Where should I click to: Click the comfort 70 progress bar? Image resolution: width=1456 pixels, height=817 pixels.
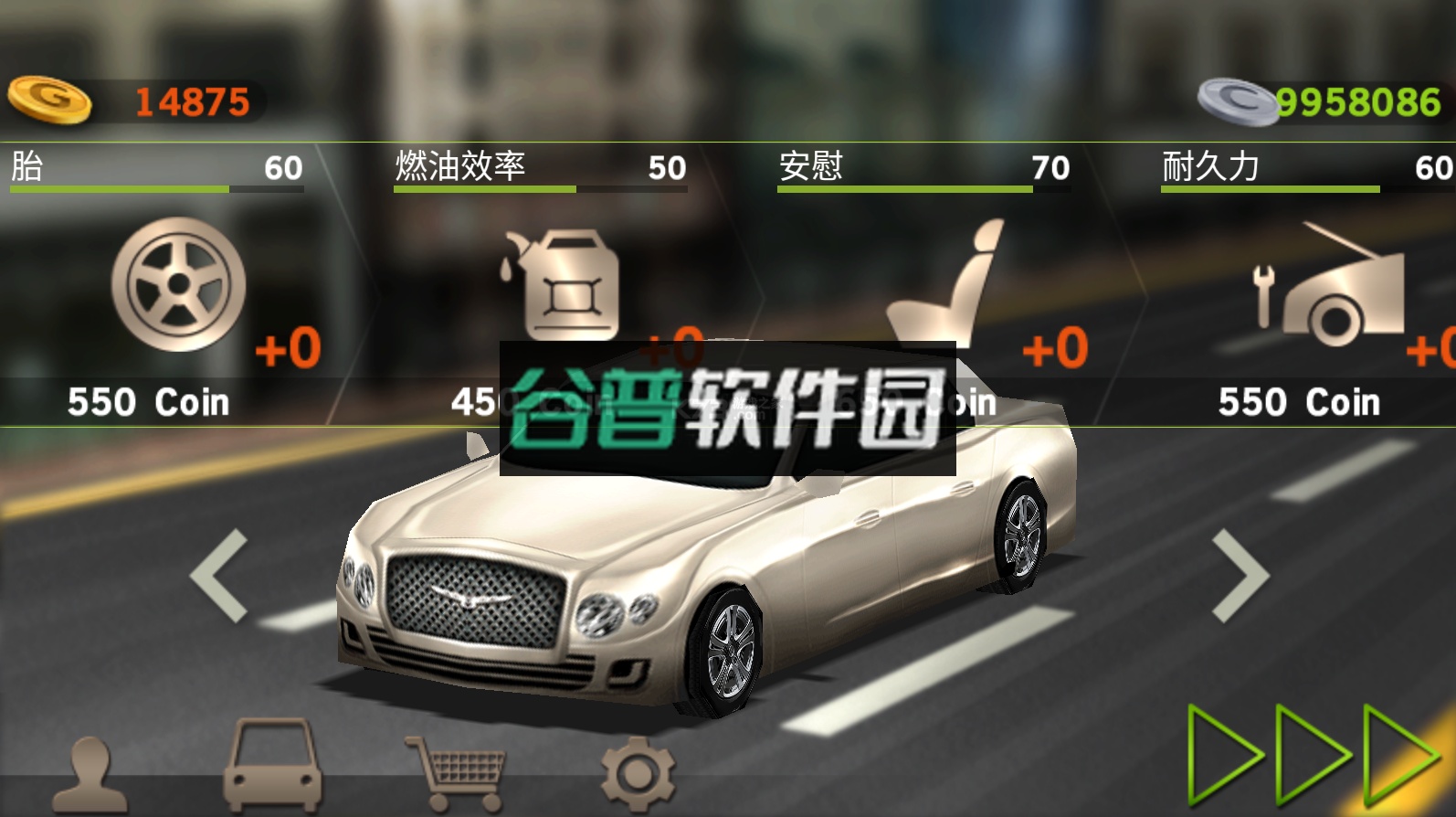[x=923, y=189]
